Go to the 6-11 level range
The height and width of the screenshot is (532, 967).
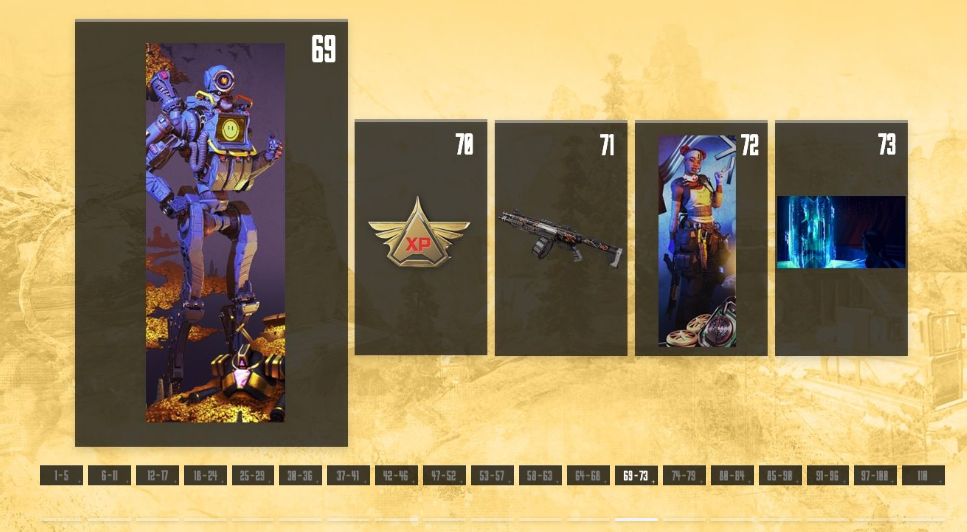pos(109,476)
